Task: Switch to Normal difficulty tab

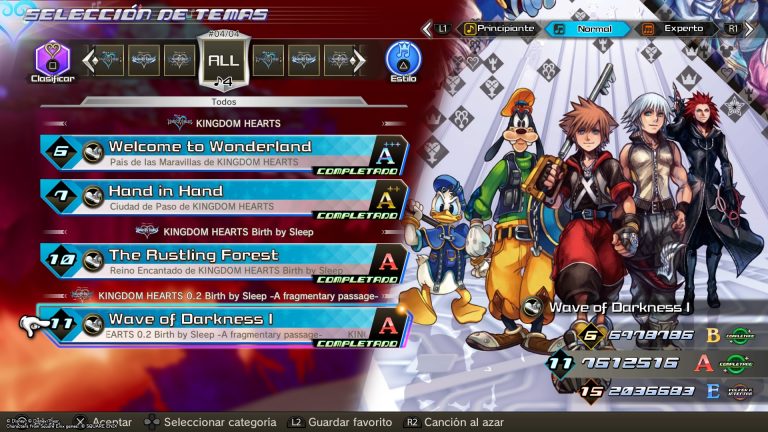Action: [x=594, y=29]
